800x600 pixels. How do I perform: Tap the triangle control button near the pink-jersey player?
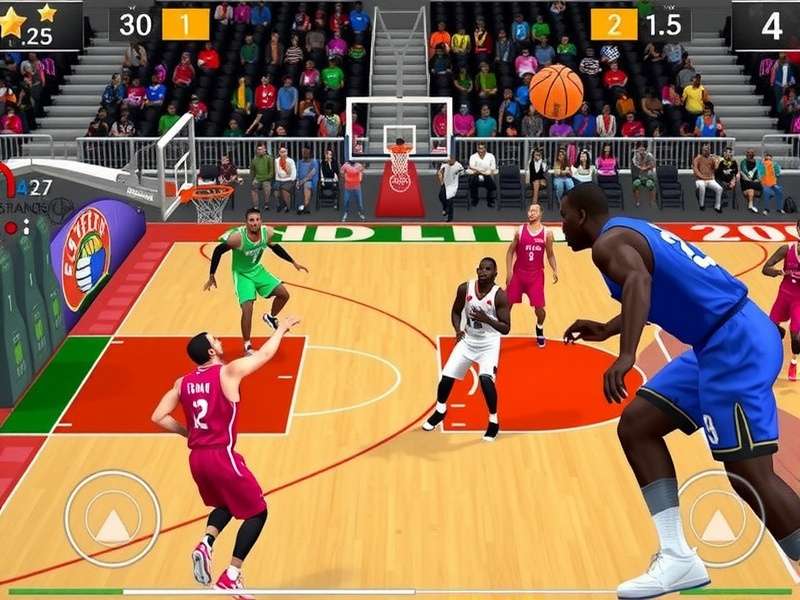tap(112, 518)
